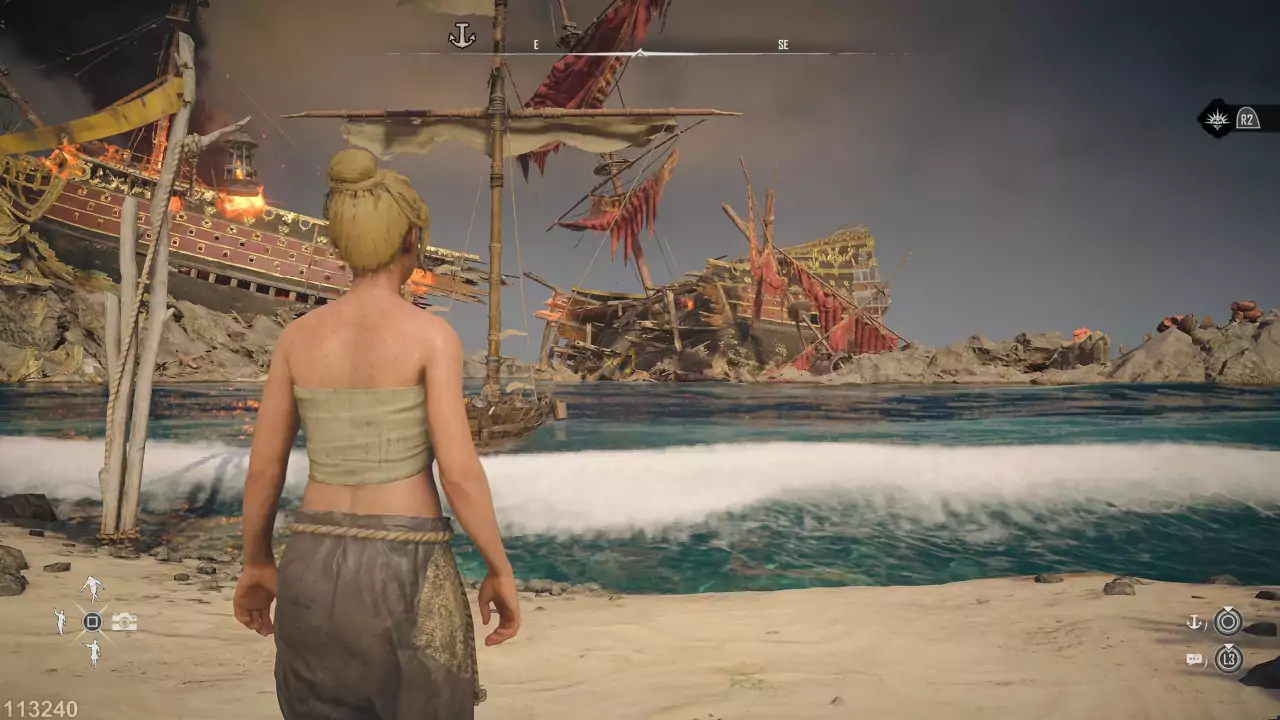
Task: Click the anchor marker on the compass
Action: pyautogui.click(x=461, y=37)
